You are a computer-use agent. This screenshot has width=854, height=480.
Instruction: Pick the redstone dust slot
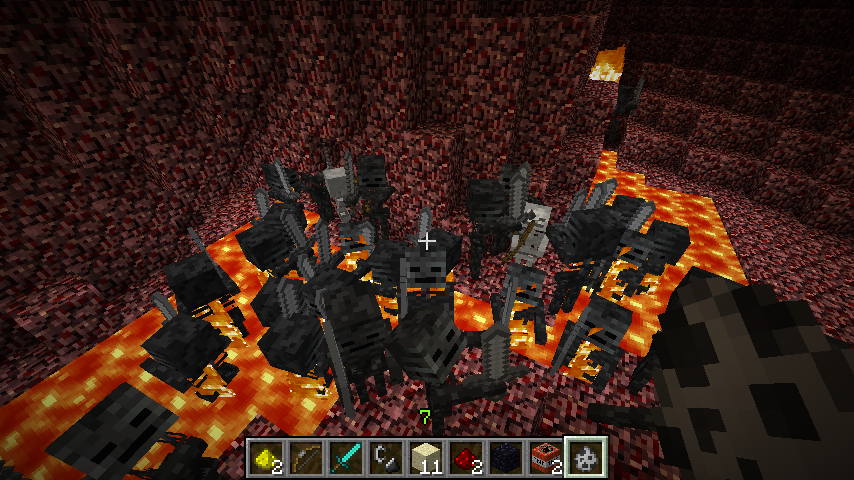click(x=466, y=457)
